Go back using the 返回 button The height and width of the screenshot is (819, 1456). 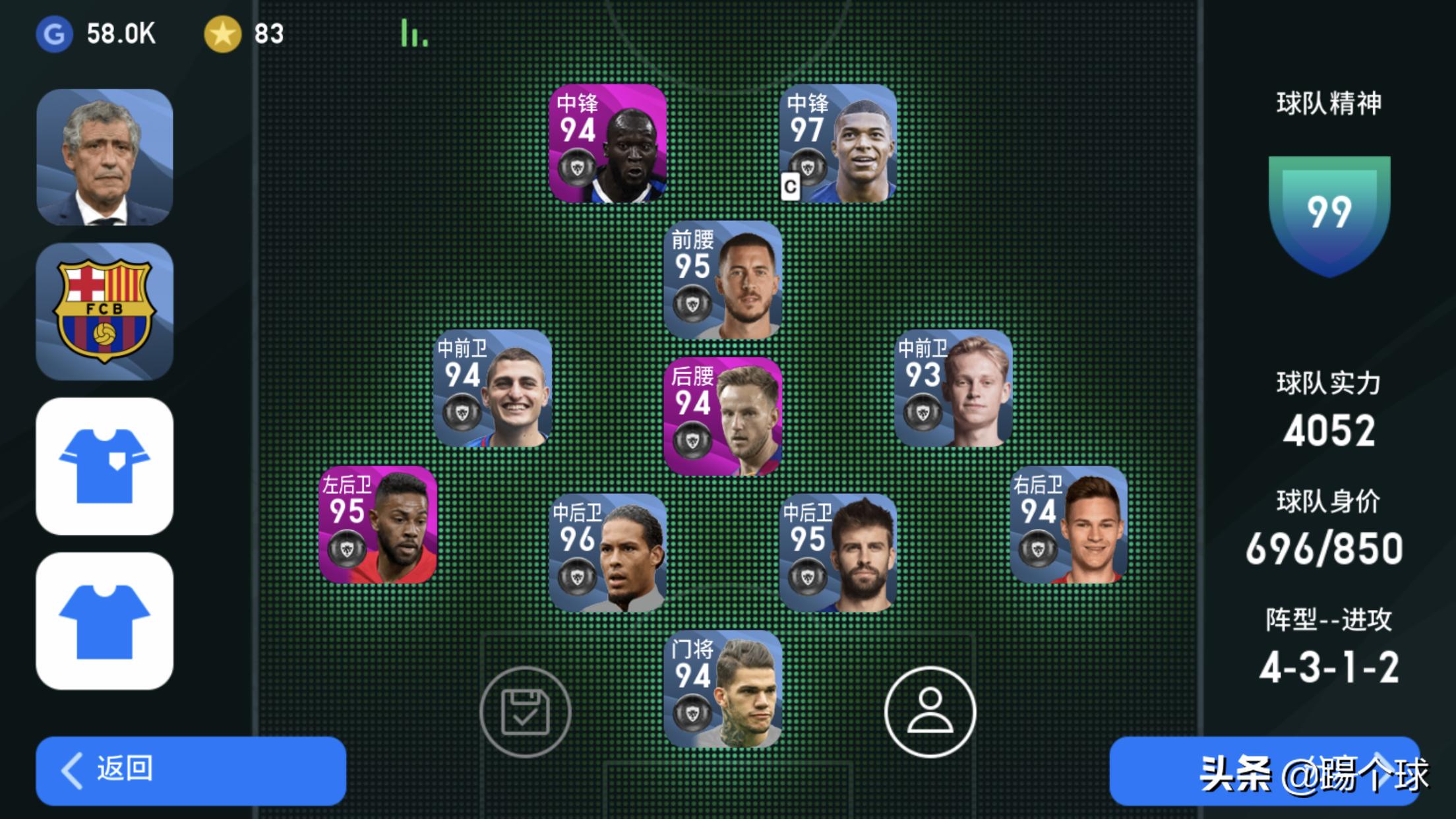(x=191, y=770)
